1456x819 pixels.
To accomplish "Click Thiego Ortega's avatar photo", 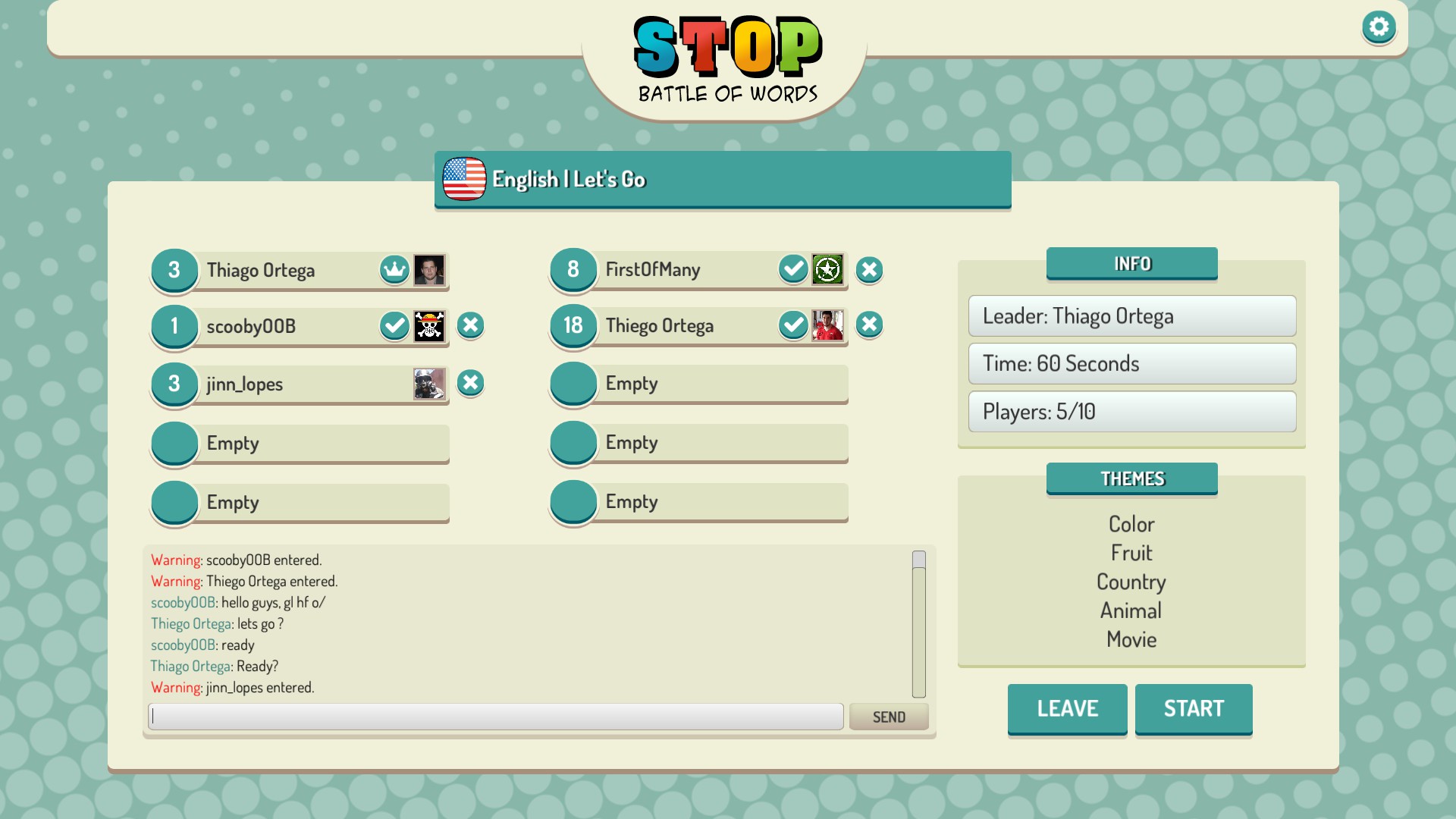I will (x=829, y=325).
